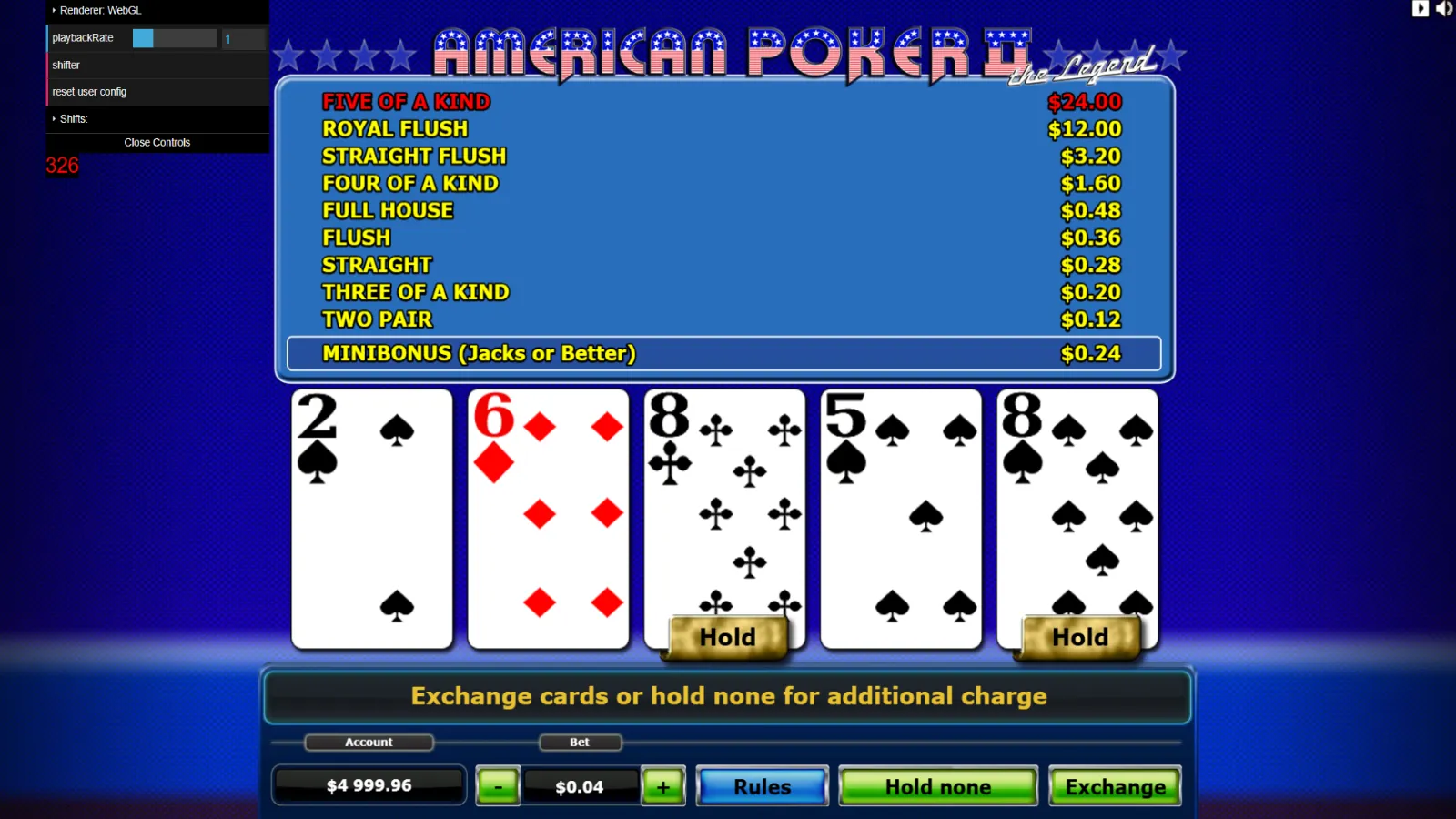Image resolution: width=1456 pixels, height=819 pixels.
Task: Click the MINIBONUS (Jacks or Better) row
Action: (x=723, y=353)
